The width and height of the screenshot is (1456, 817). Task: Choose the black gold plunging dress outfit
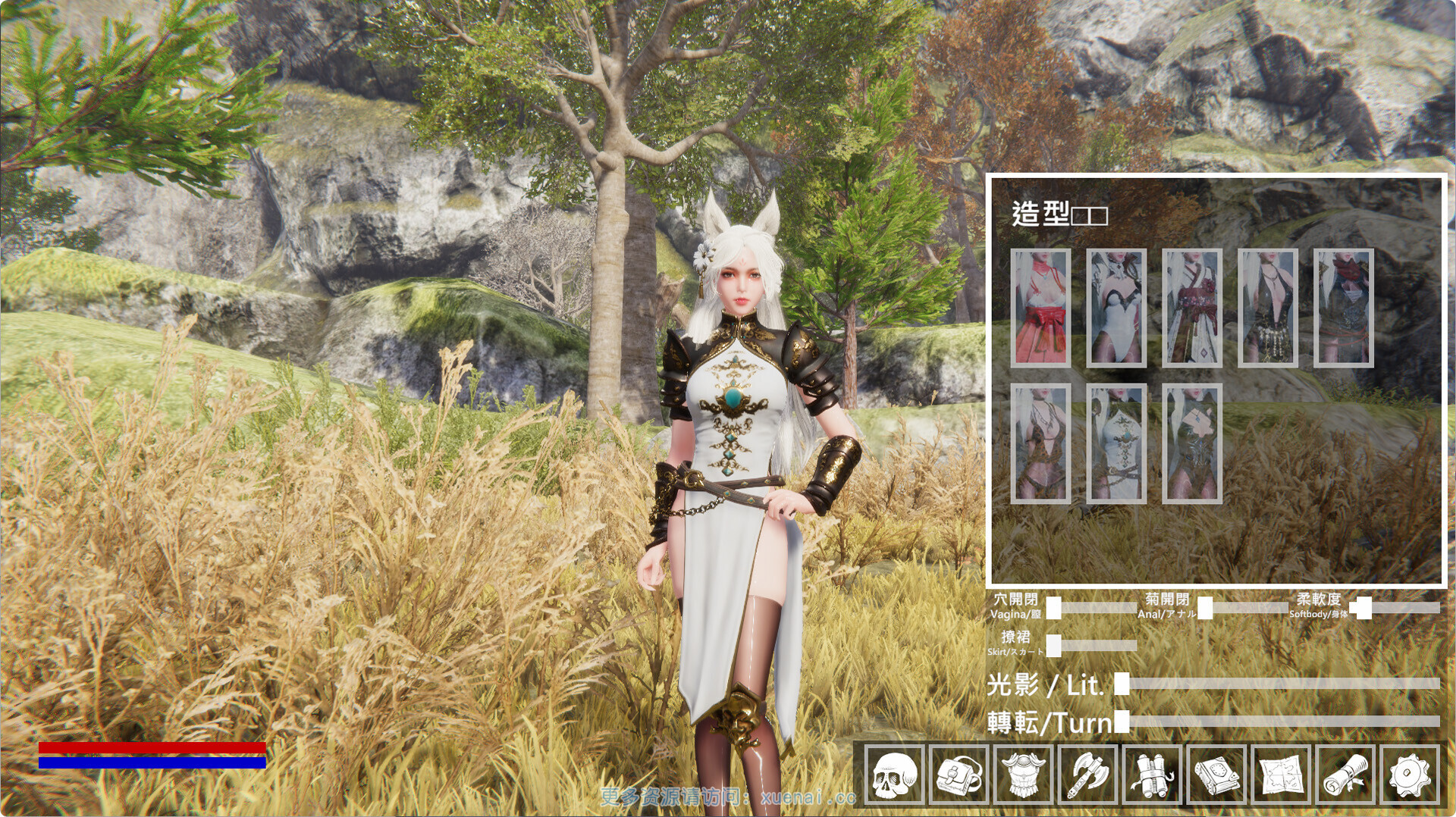tap(1268, 308)
